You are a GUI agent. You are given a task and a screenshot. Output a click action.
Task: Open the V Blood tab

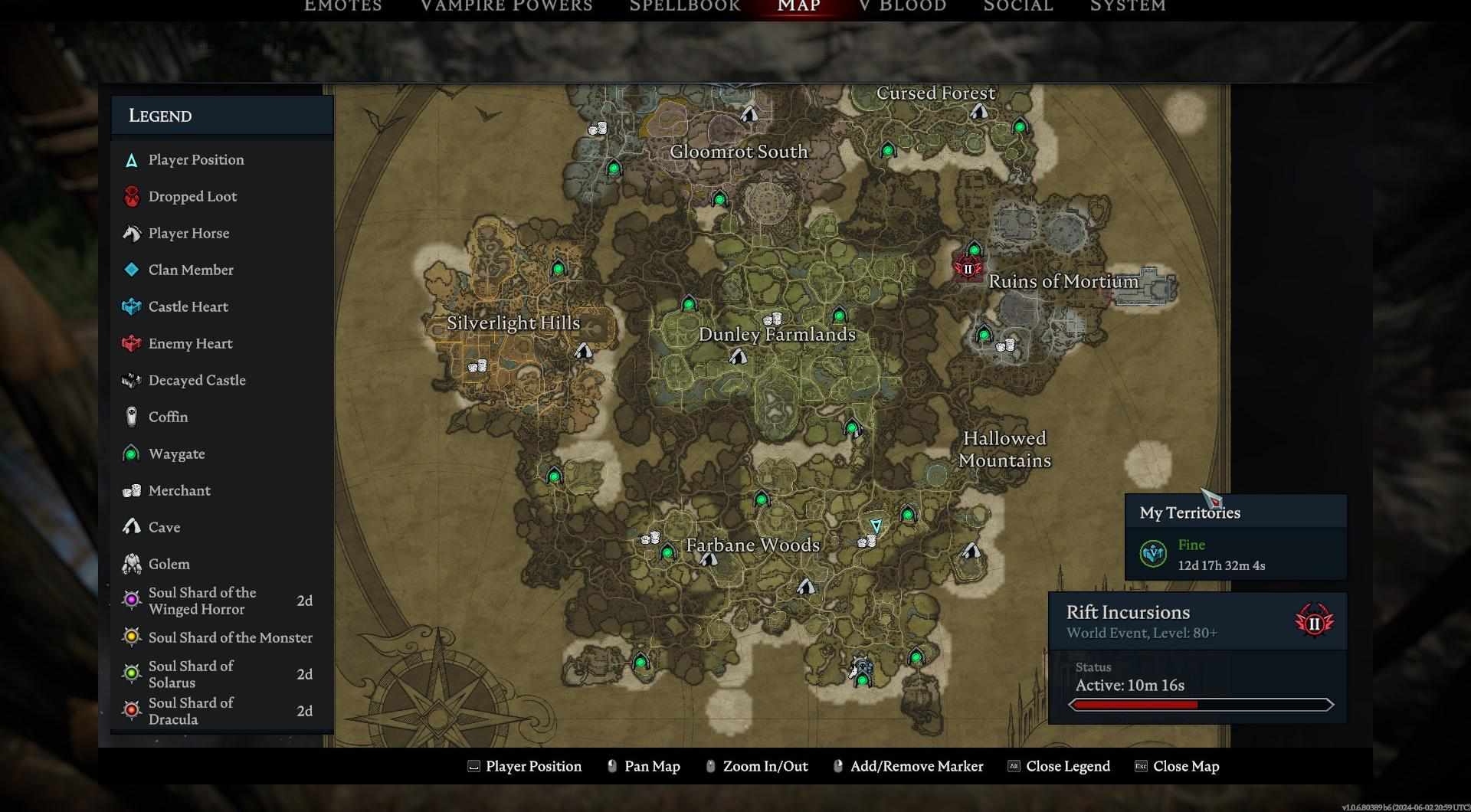tap(902, 6)
